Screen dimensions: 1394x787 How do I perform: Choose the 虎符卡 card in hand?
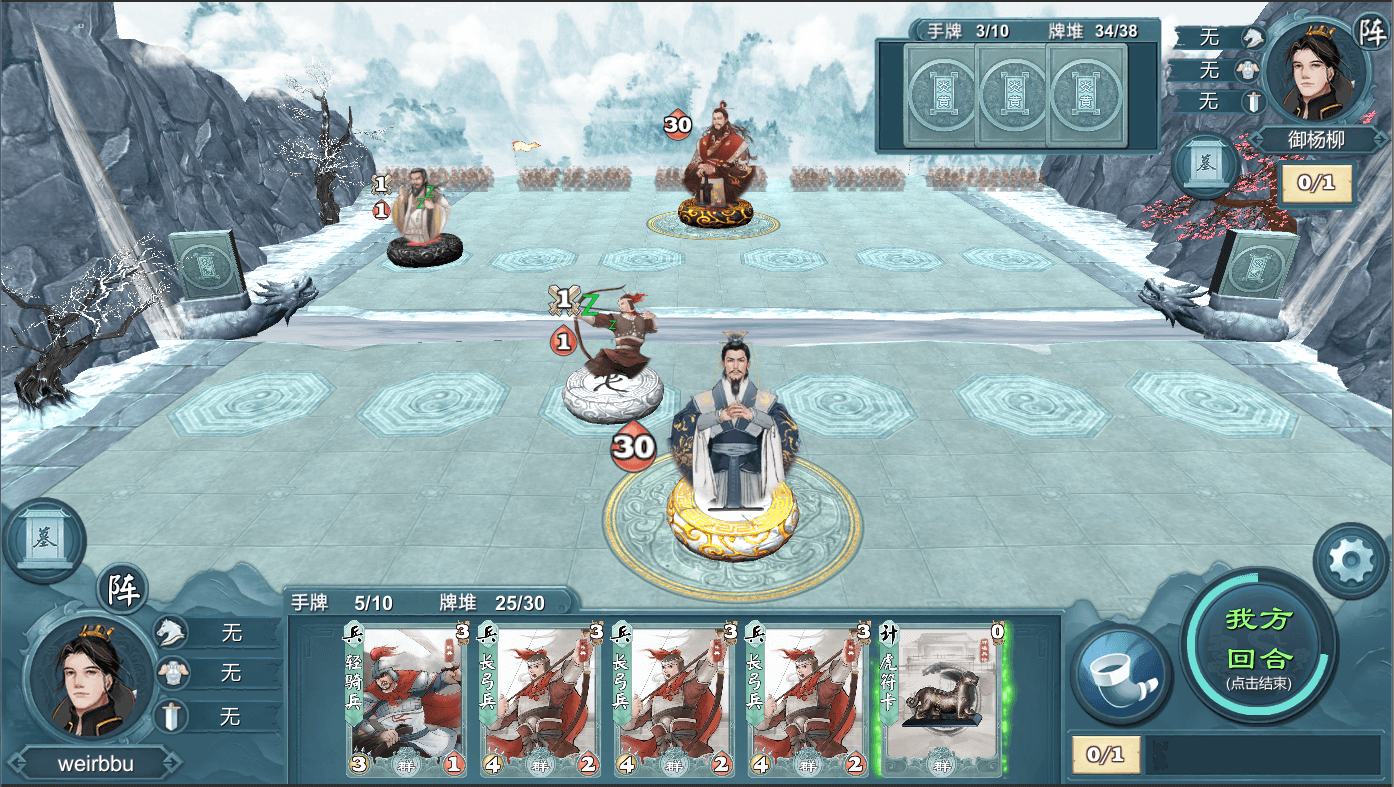(941, 699)
